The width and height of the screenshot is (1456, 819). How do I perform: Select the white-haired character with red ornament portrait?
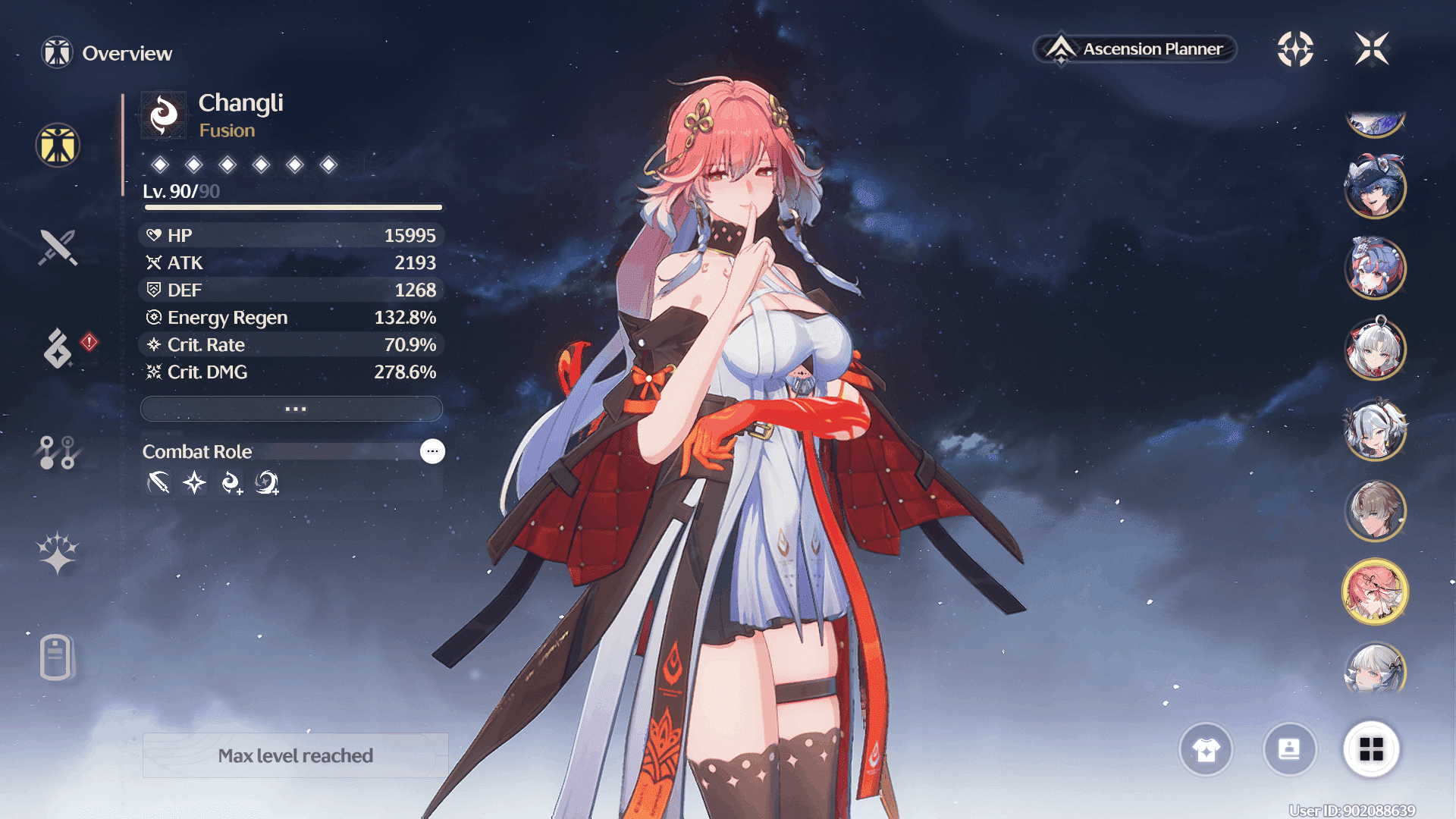click(1375, 349)
